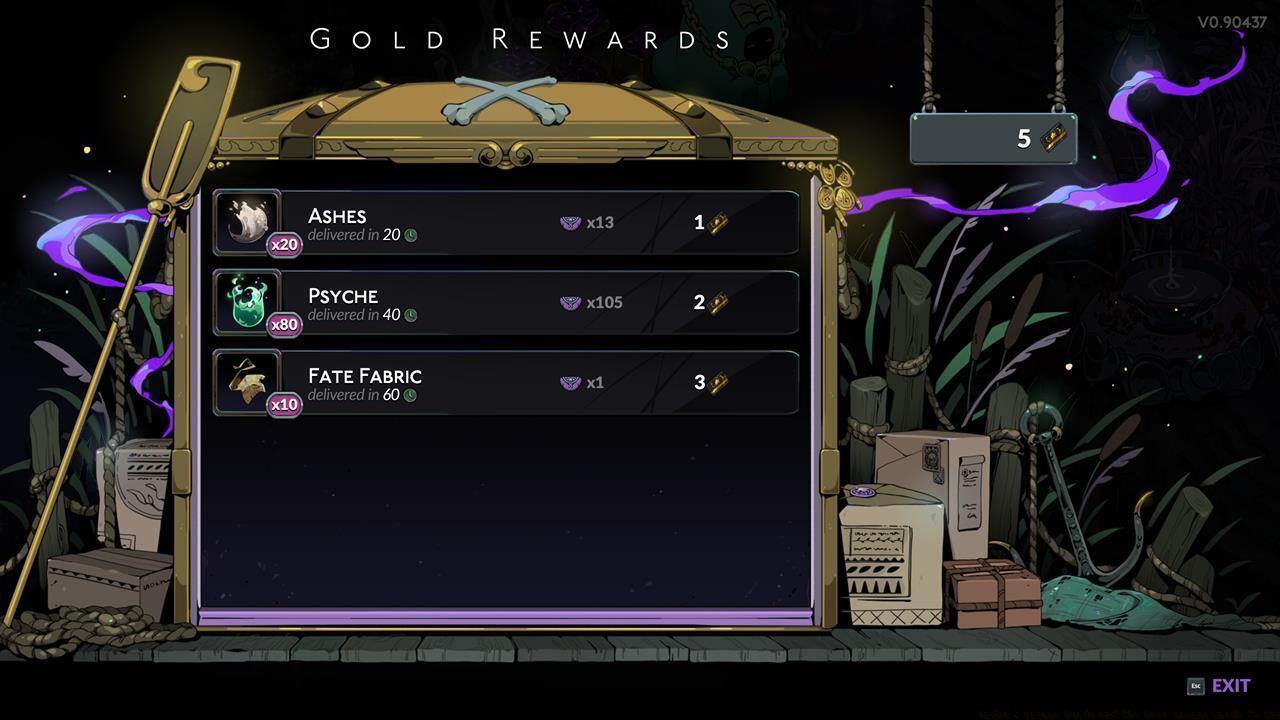The height and width of the screenshot is (720, 1280).
Task: Click the gold card icon costing 3 for Fate Fabric
Action: point(717,382)
